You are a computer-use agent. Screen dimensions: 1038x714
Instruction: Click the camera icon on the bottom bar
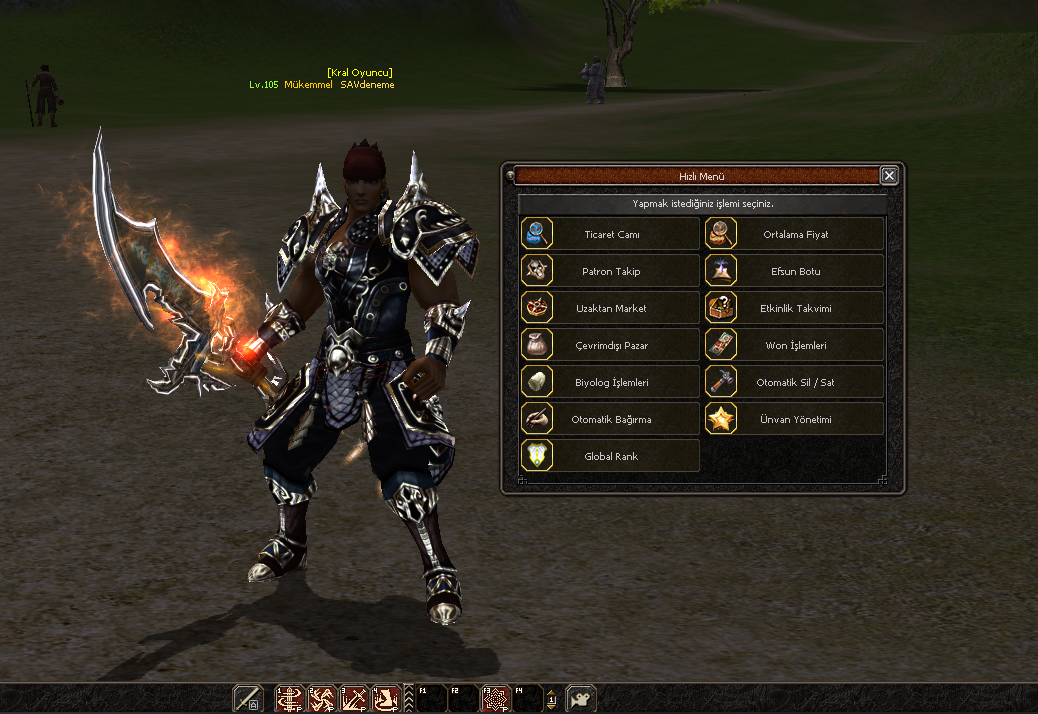pos(581,698)
